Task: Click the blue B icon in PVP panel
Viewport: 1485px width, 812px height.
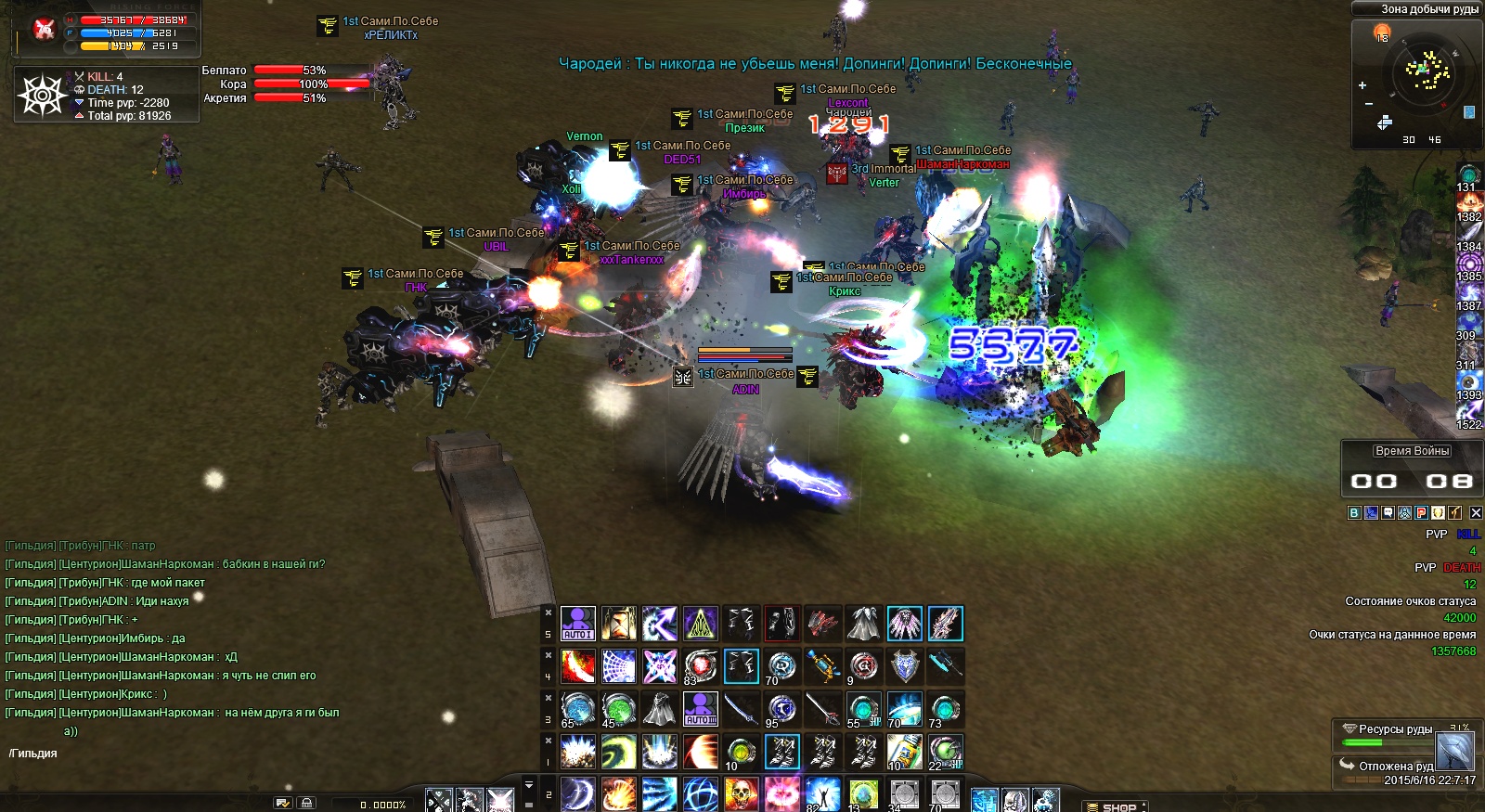Action: [x=1354, y=512]
